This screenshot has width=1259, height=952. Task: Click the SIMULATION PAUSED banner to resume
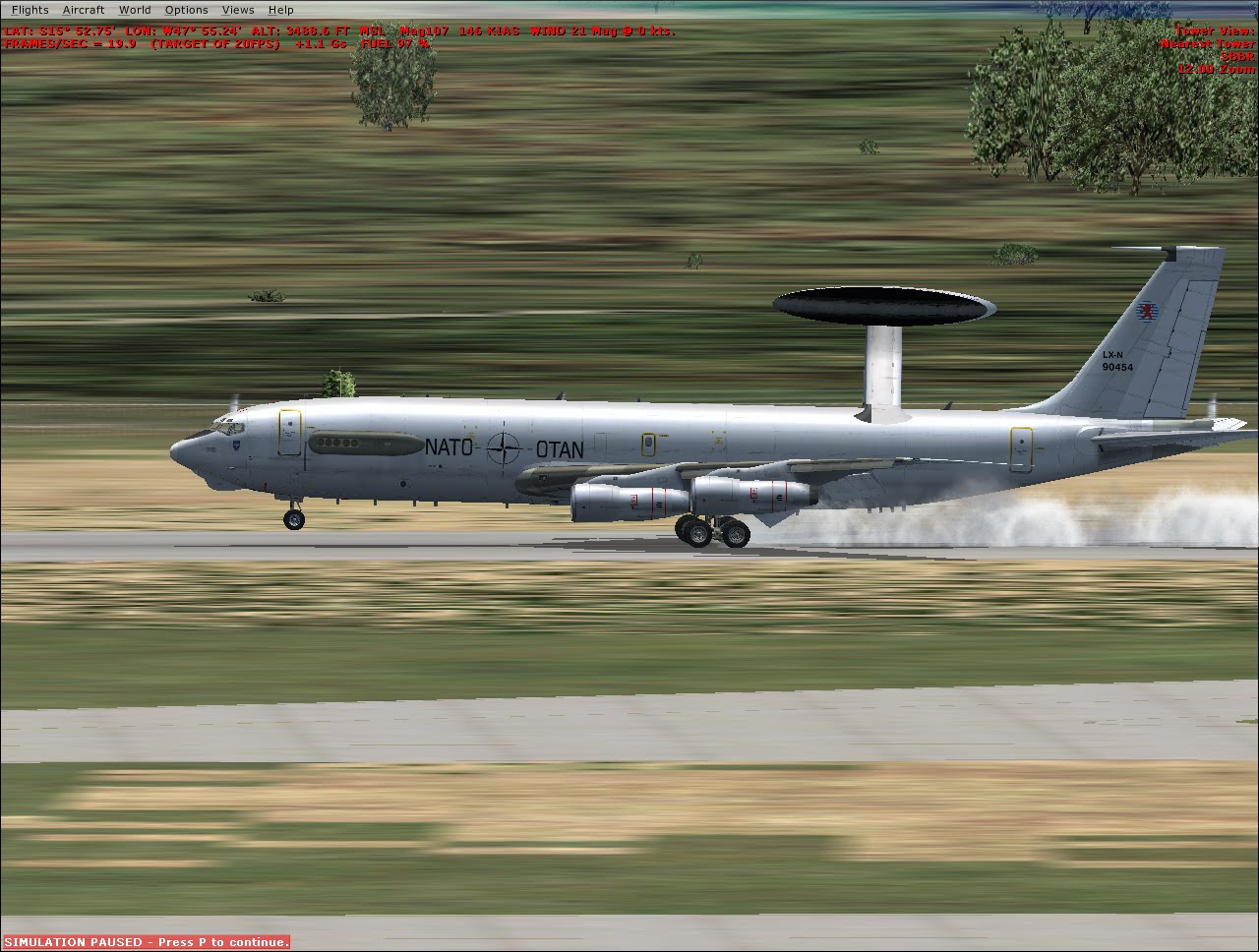146,941
